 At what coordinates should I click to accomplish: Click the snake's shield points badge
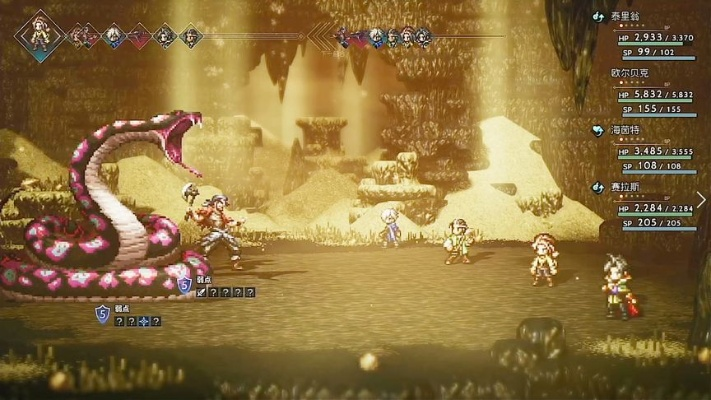[102, 314]
